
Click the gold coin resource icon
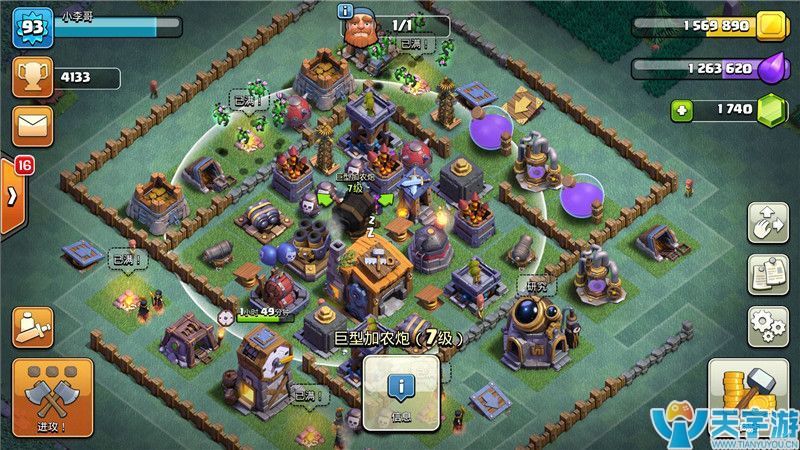(771, 27)
